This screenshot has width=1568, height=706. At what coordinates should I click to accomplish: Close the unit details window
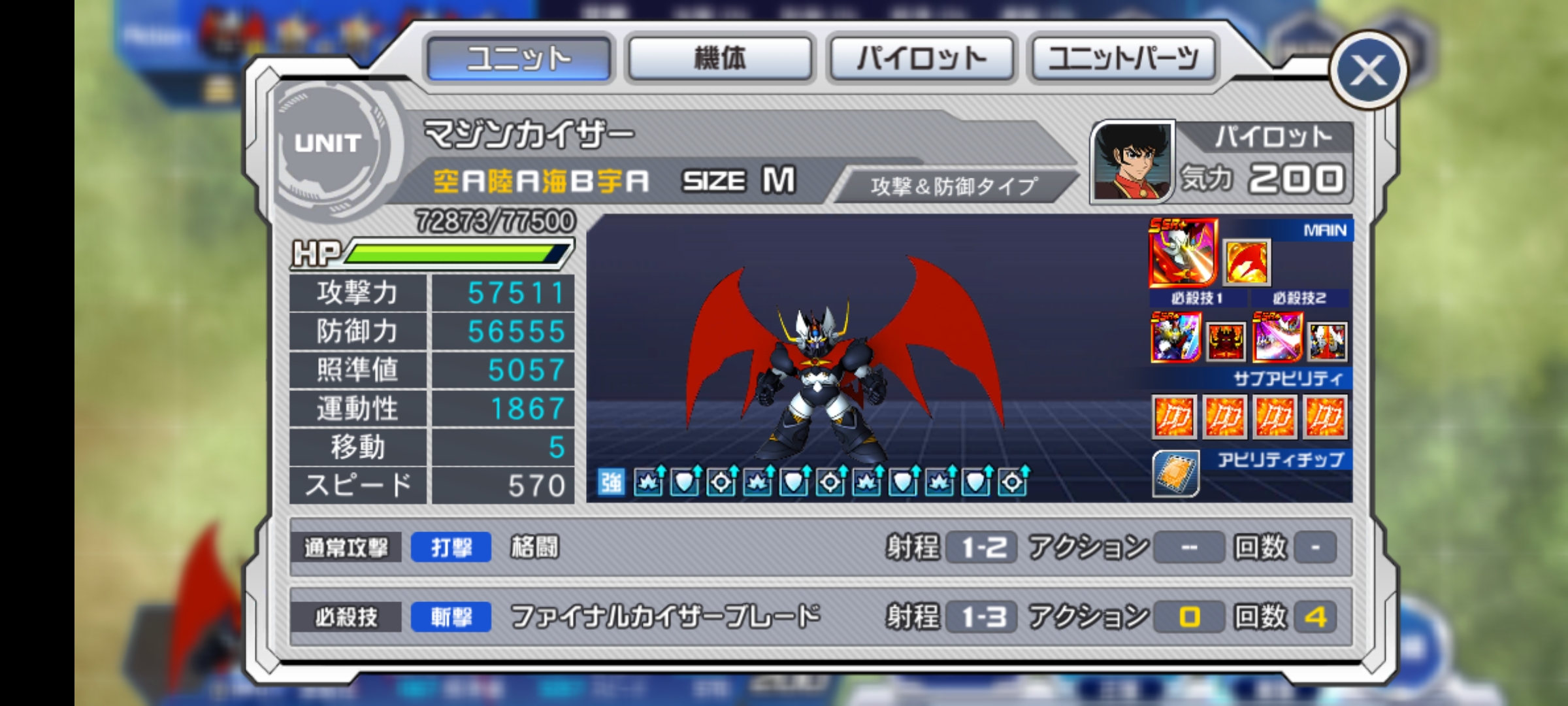[1368, 71]
